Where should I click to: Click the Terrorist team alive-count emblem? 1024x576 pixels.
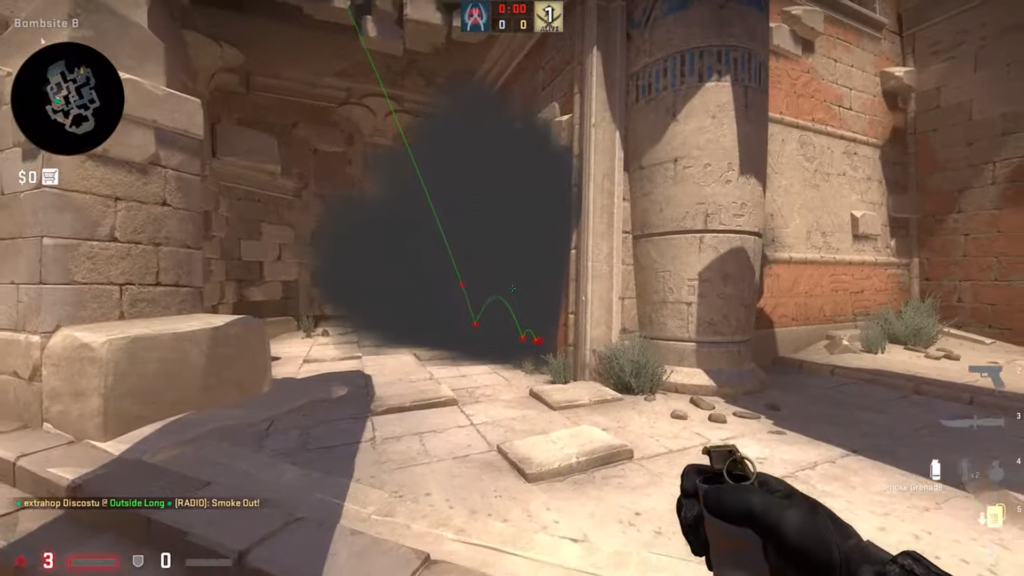tap(548, 15)
